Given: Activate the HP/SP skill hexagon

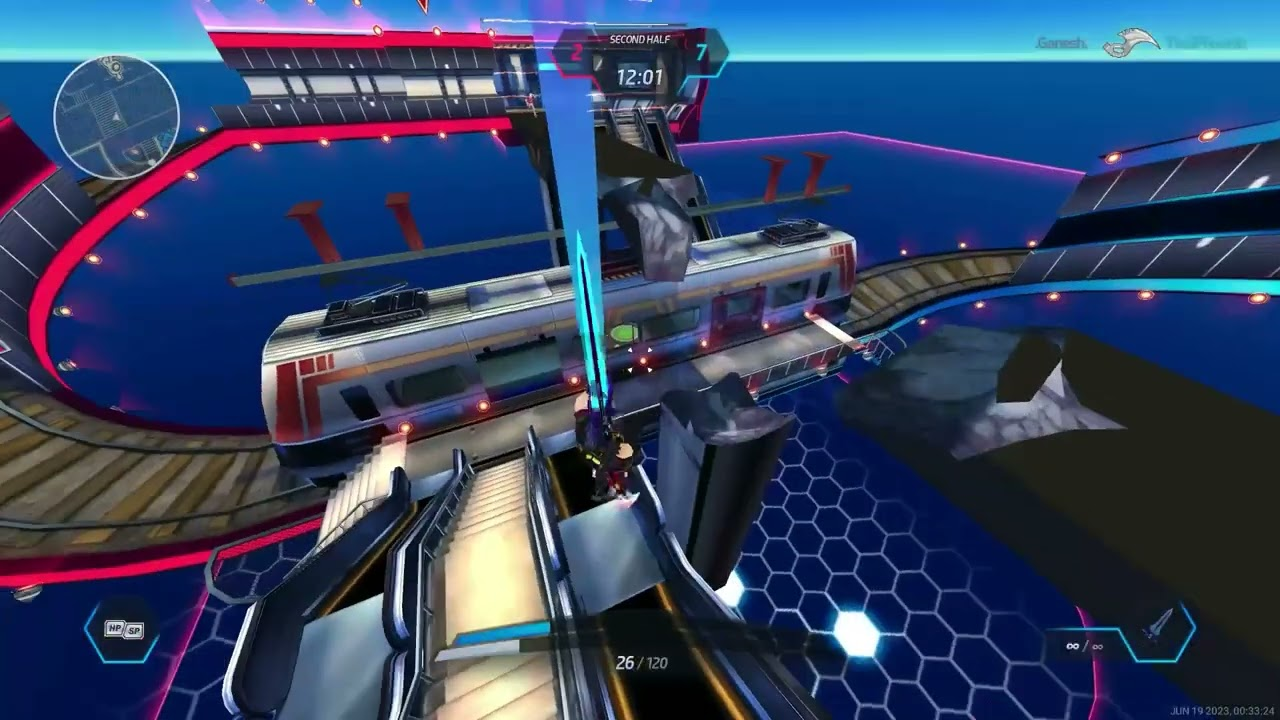Looking at the screenshot, I should pos(122,630).
